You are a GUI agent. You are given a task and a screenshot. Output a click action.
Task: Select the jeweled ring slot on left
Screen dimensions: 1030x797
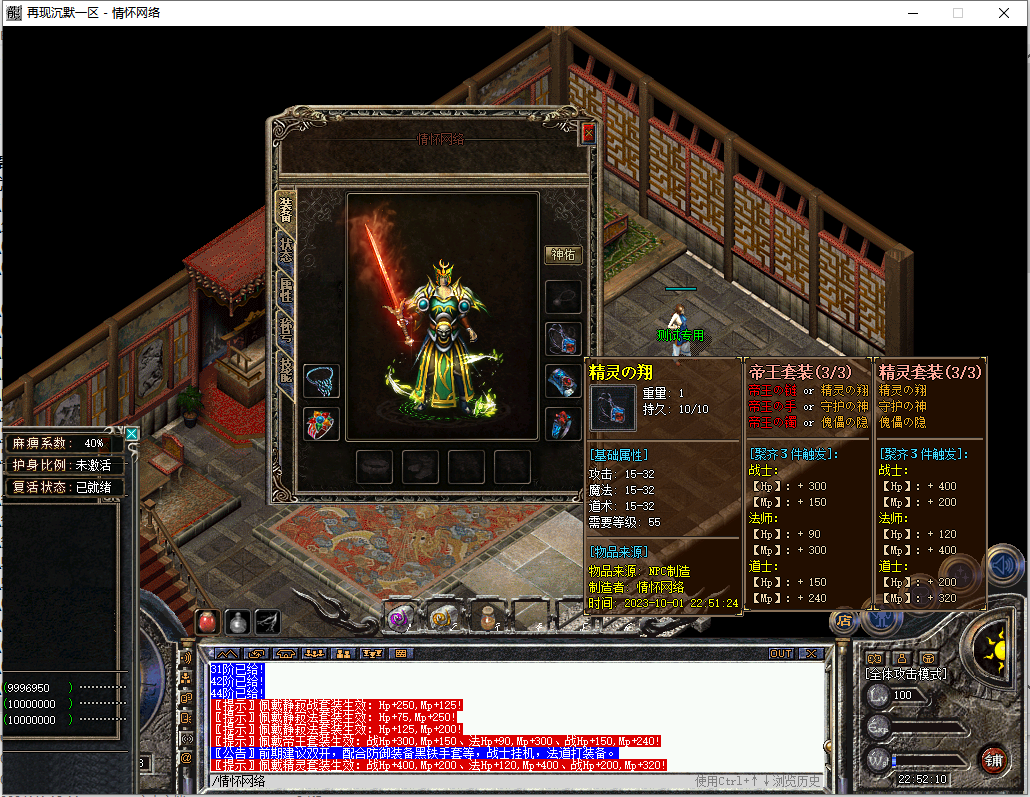[321, 424]
